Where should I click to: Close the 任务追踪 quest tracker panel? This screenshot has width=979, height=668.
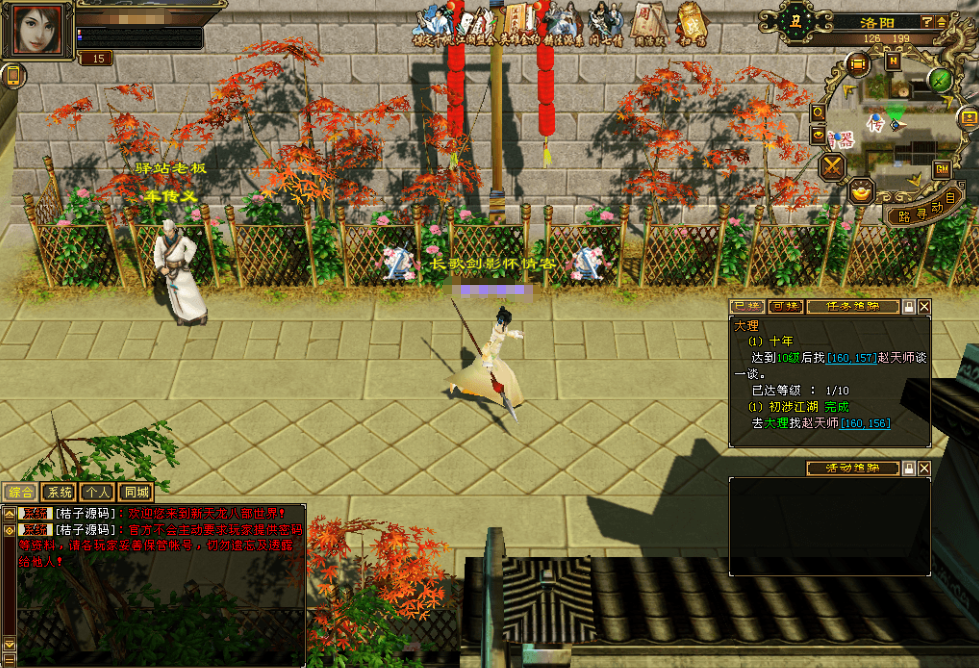pos(924,307)
